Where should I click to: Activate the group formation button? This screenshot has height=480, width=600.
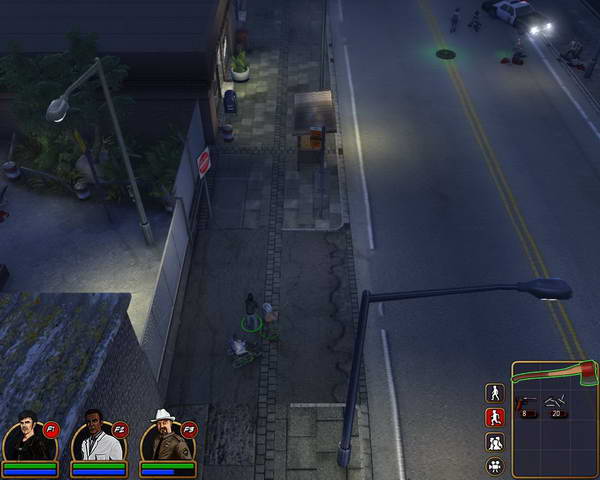[x=494, y=442]
